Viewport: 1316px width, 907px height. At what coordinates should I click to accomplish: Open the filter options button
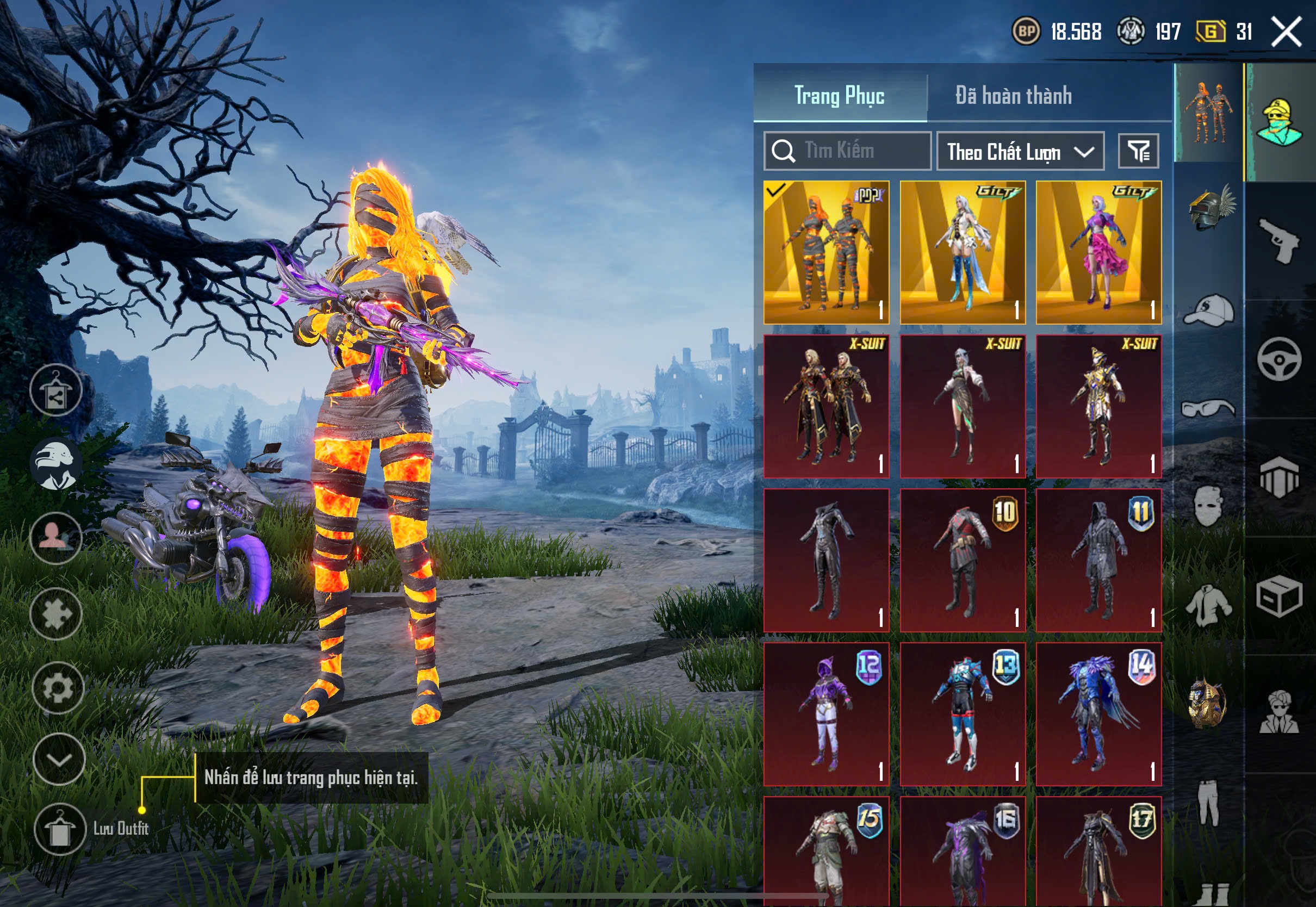(1138, 151)
